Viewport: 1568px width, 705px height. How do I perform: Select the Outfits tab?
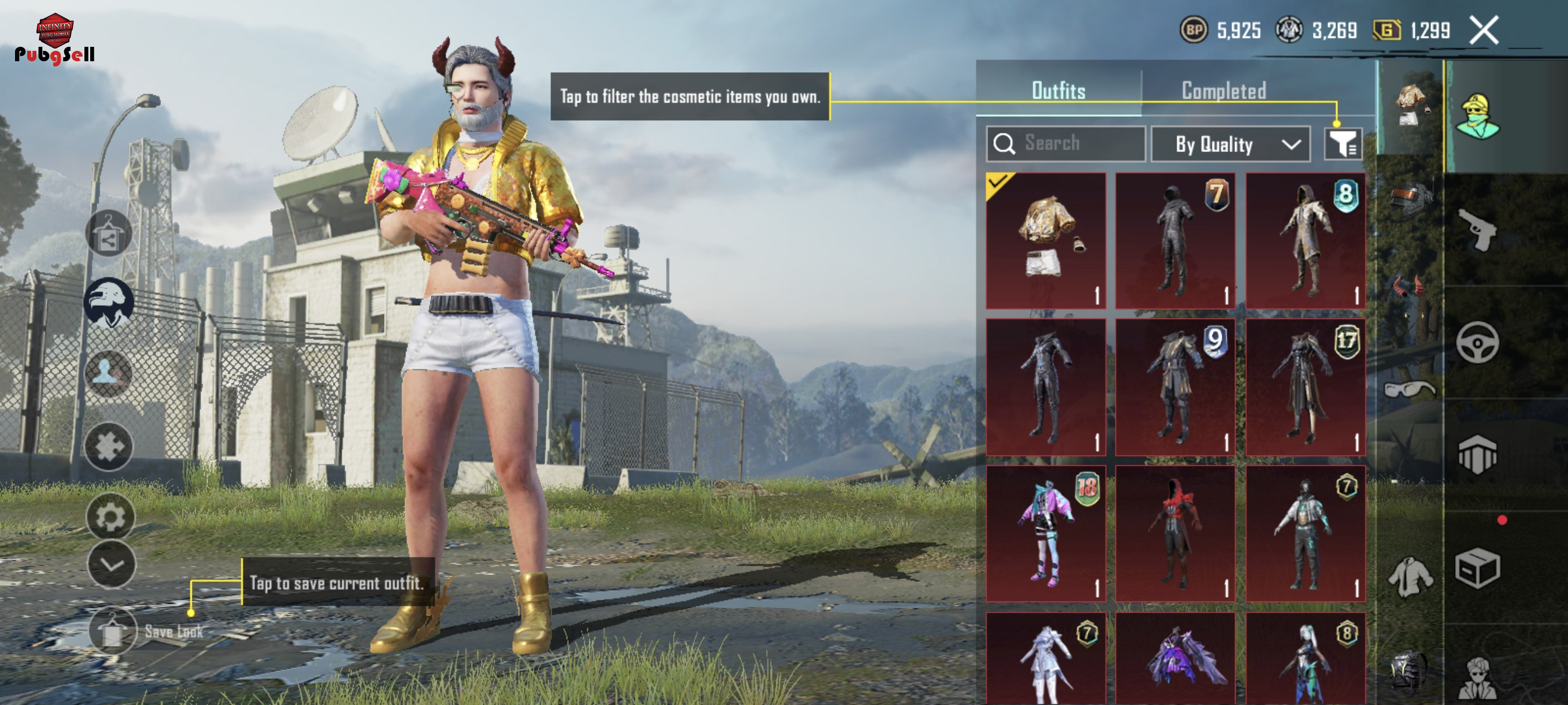[x=1058, y=91]
